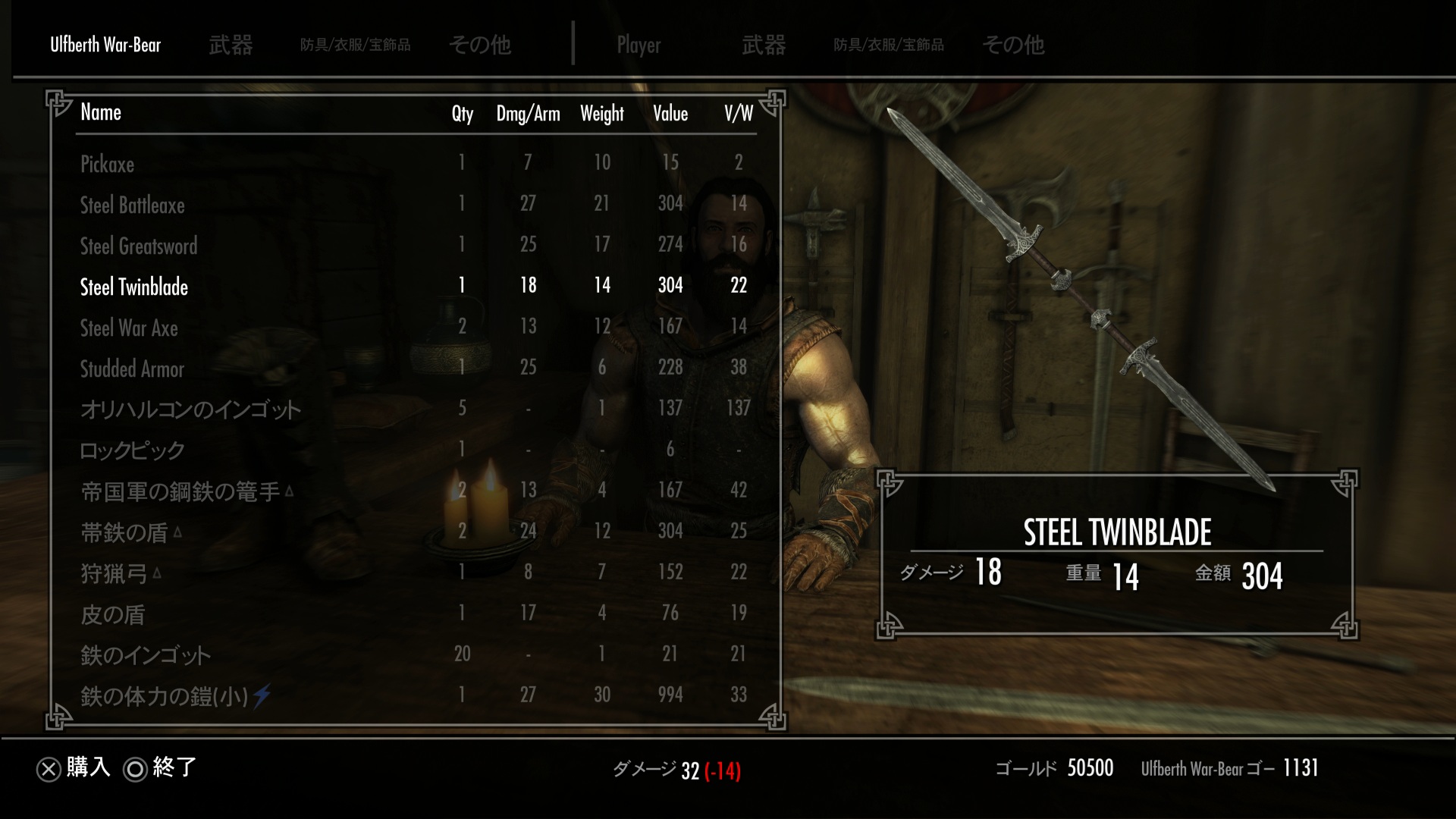1456x819 pixels.
Task: Select Studded Armor in the list
Action: [x=132, y=369]
